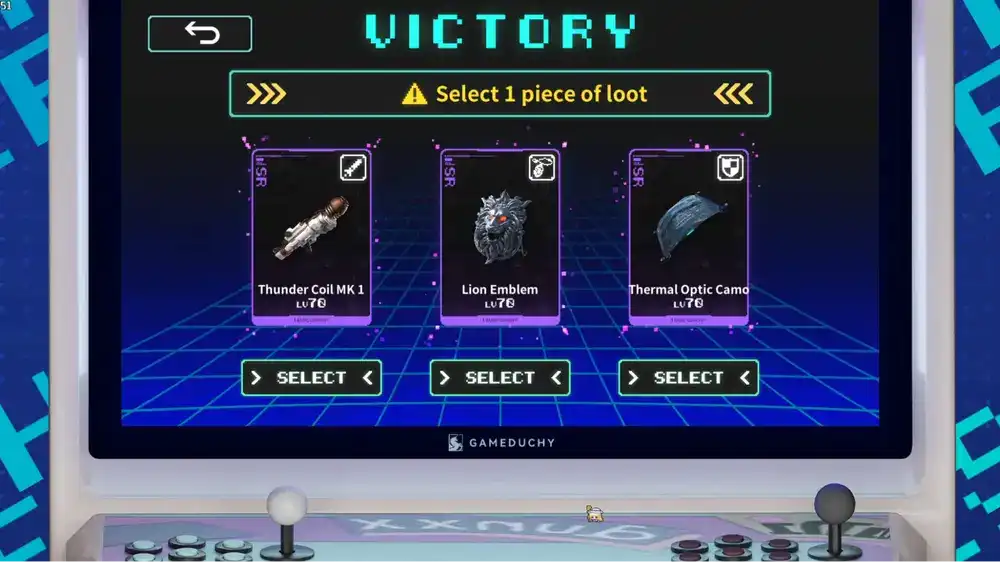The image size is (1000, 562).
Task: Select the Thermal Optic Camo loot card
Action: (688, 236)
